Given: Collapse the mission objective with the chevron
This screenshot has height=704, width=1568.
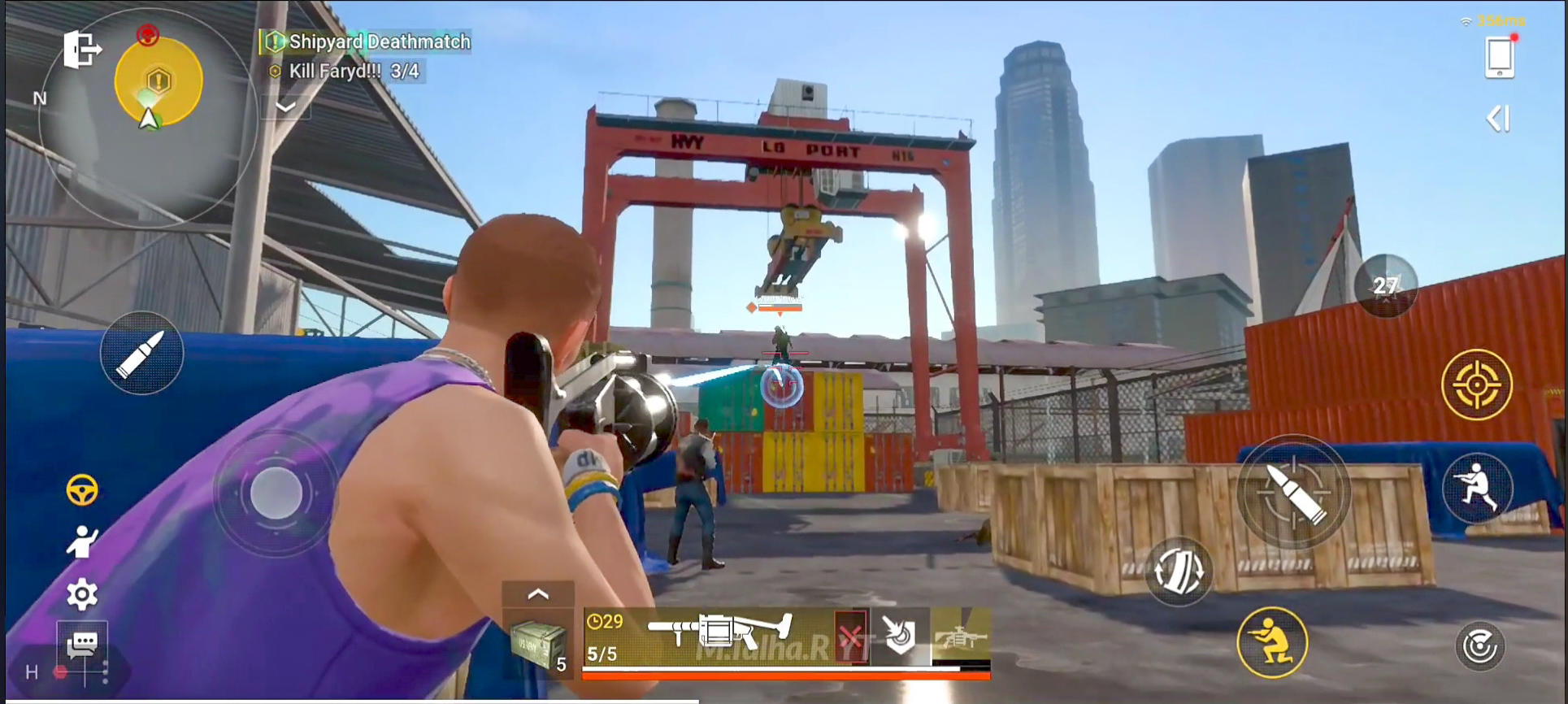Looking at the screenshot, I should click(x=284, y=106).
